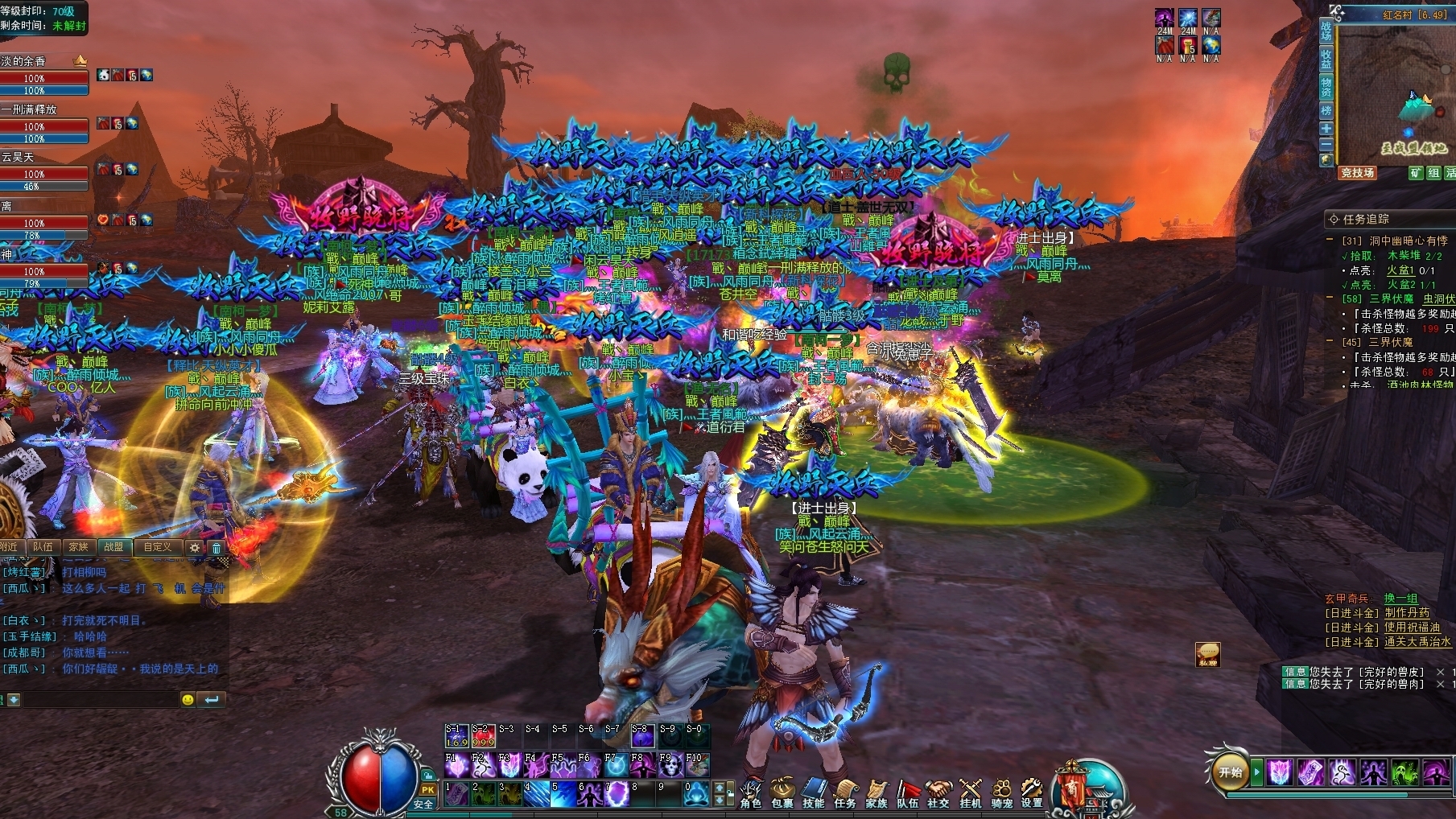Open the emoji smiley picker

click(188, 700)
